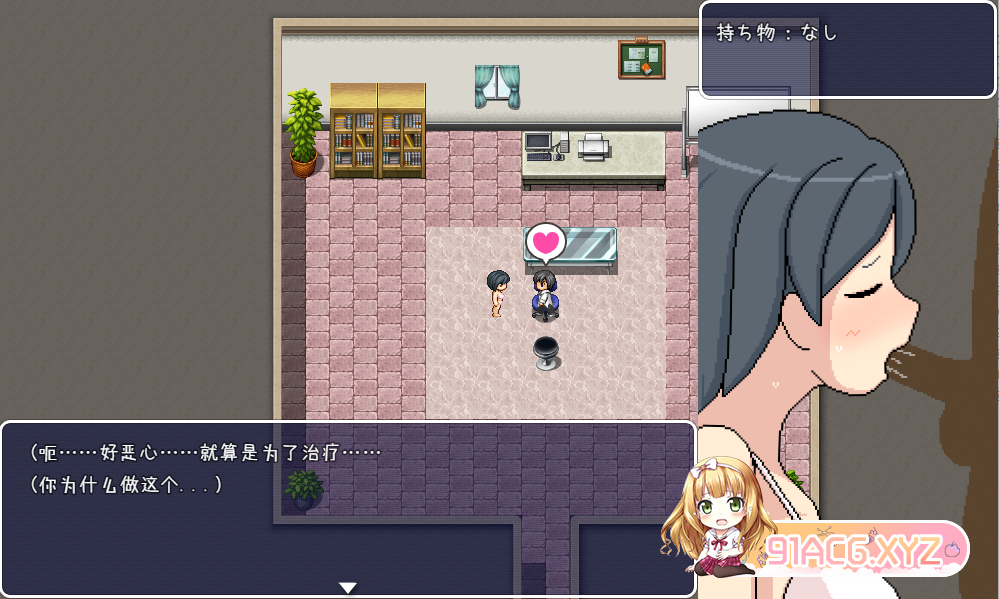
Task: Click the white dialogue continue arrow
Action: click(347, 587)
